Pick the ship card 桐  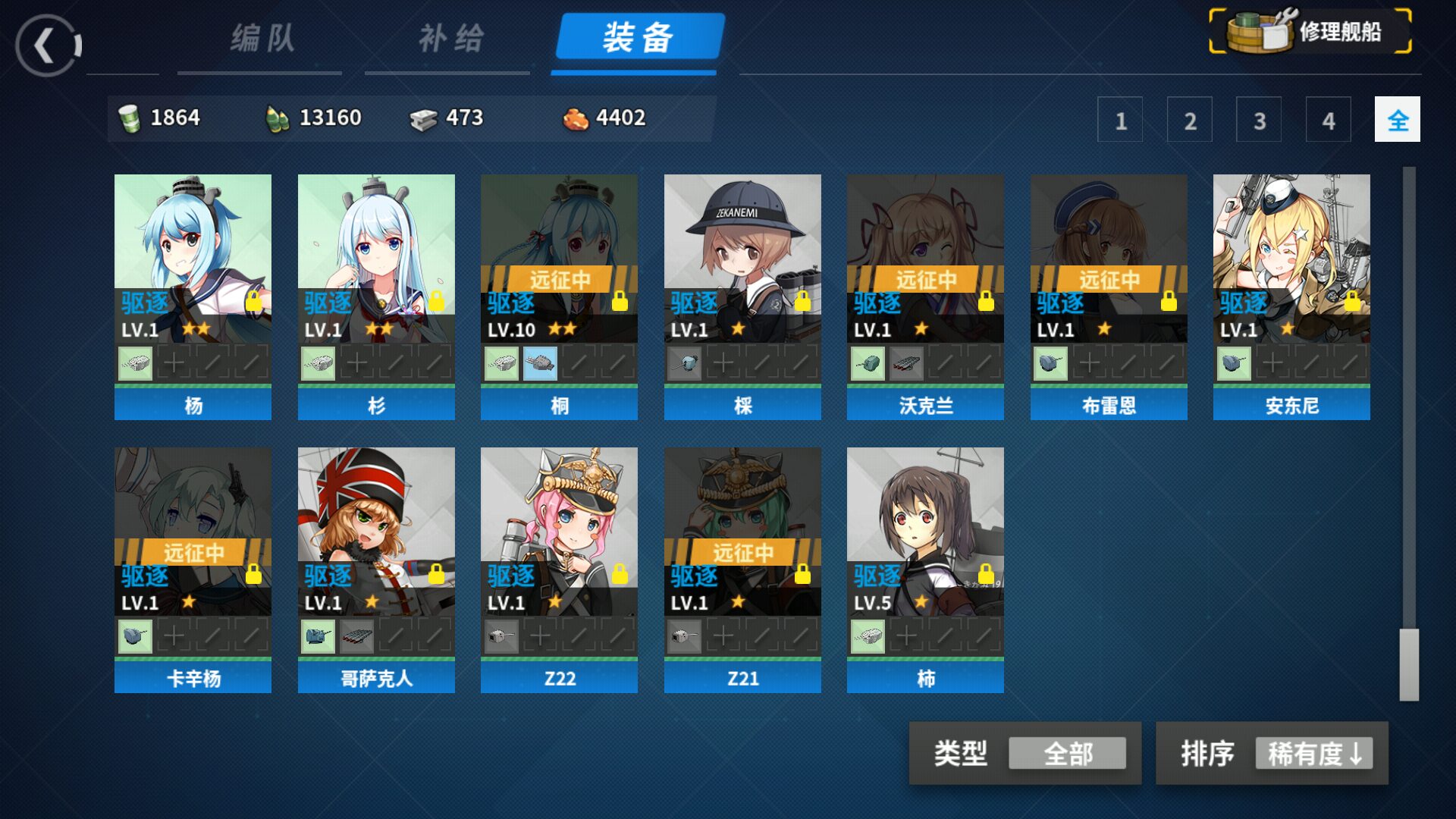559,296
